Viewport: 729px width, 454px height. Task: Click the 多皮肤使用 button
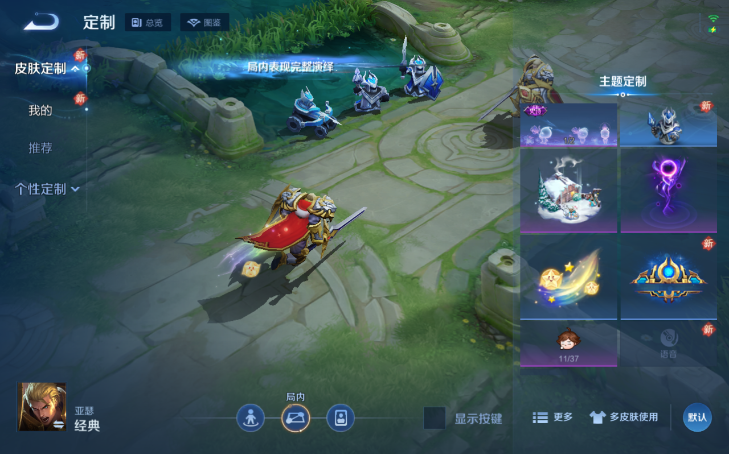coord(624,417)
